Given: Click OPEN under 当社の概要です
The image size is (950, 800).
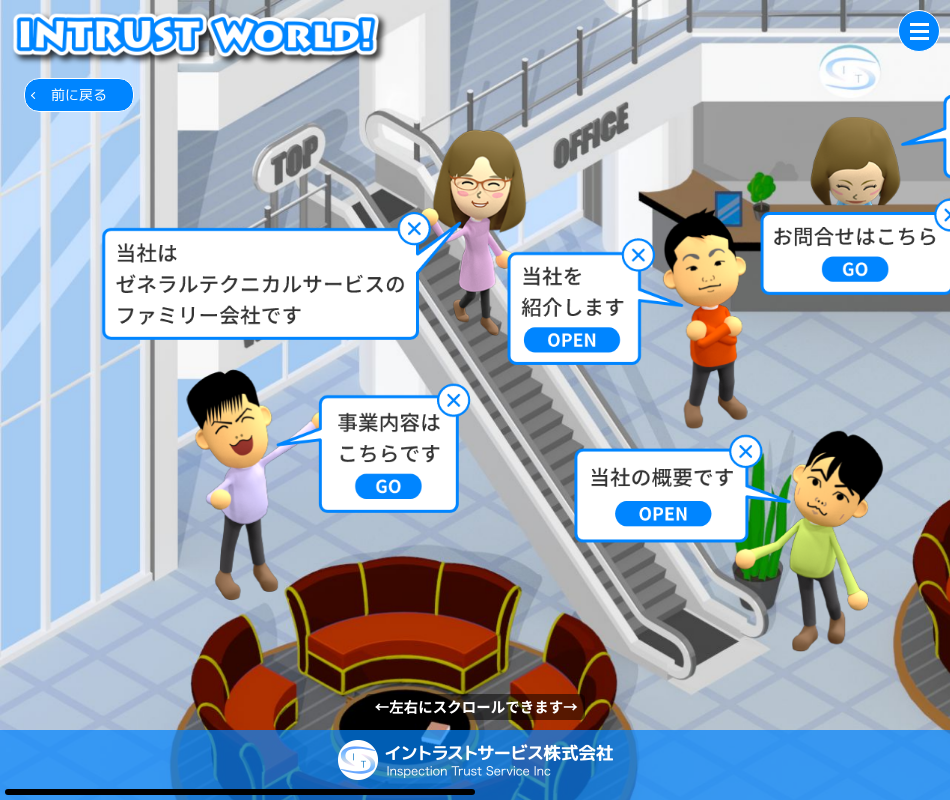Looking at the screenshot, I should (663, 514).
